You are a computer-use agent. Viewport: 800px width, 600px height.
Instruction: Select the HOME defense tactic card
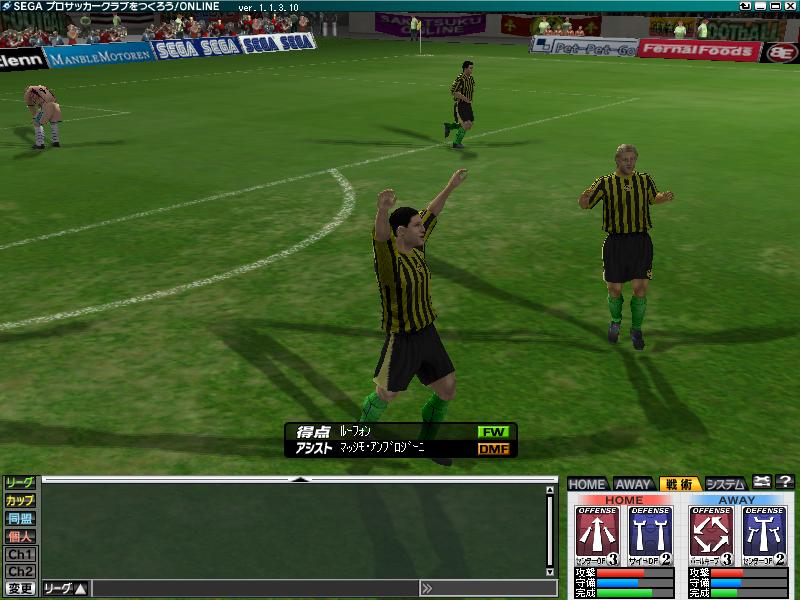(x=650, y=535)
